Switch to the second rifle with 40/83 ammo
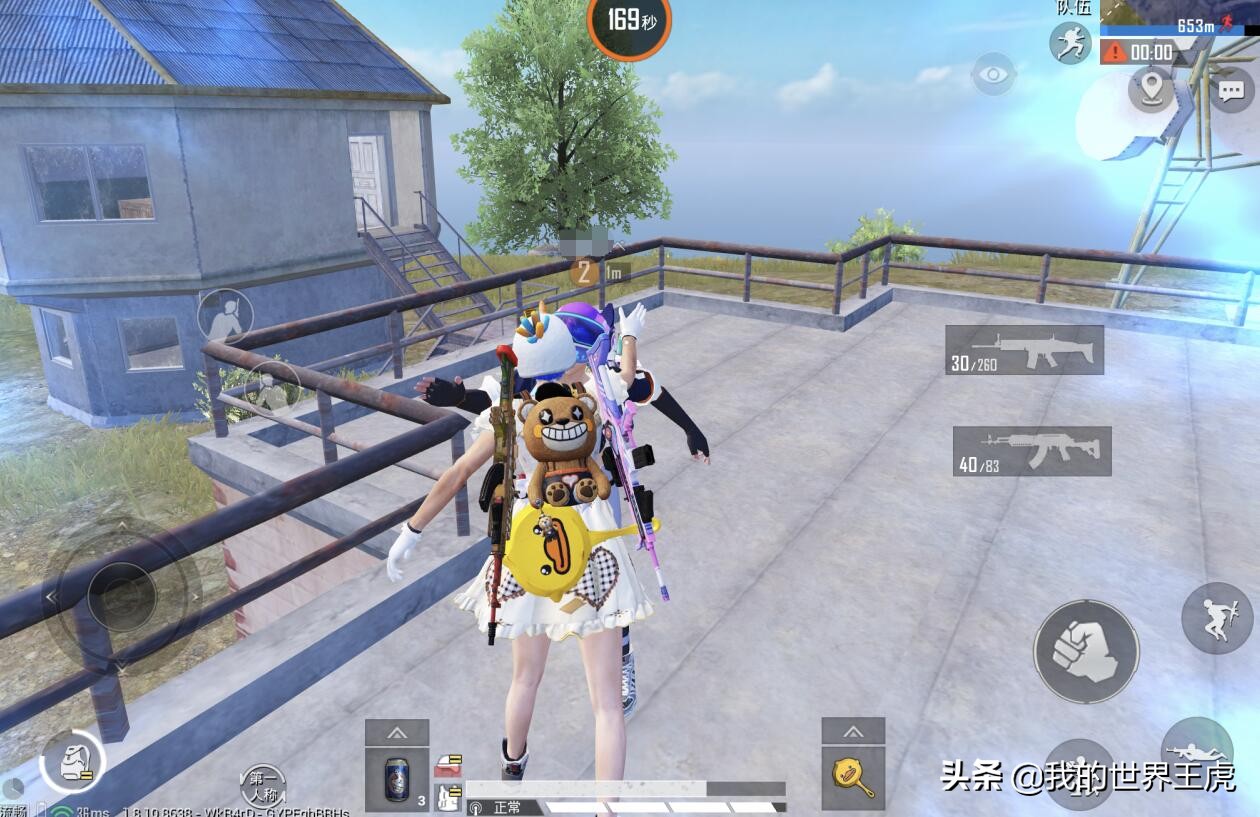The width and height of the screenshot is (1260, 817). [x=1031, y=451]
